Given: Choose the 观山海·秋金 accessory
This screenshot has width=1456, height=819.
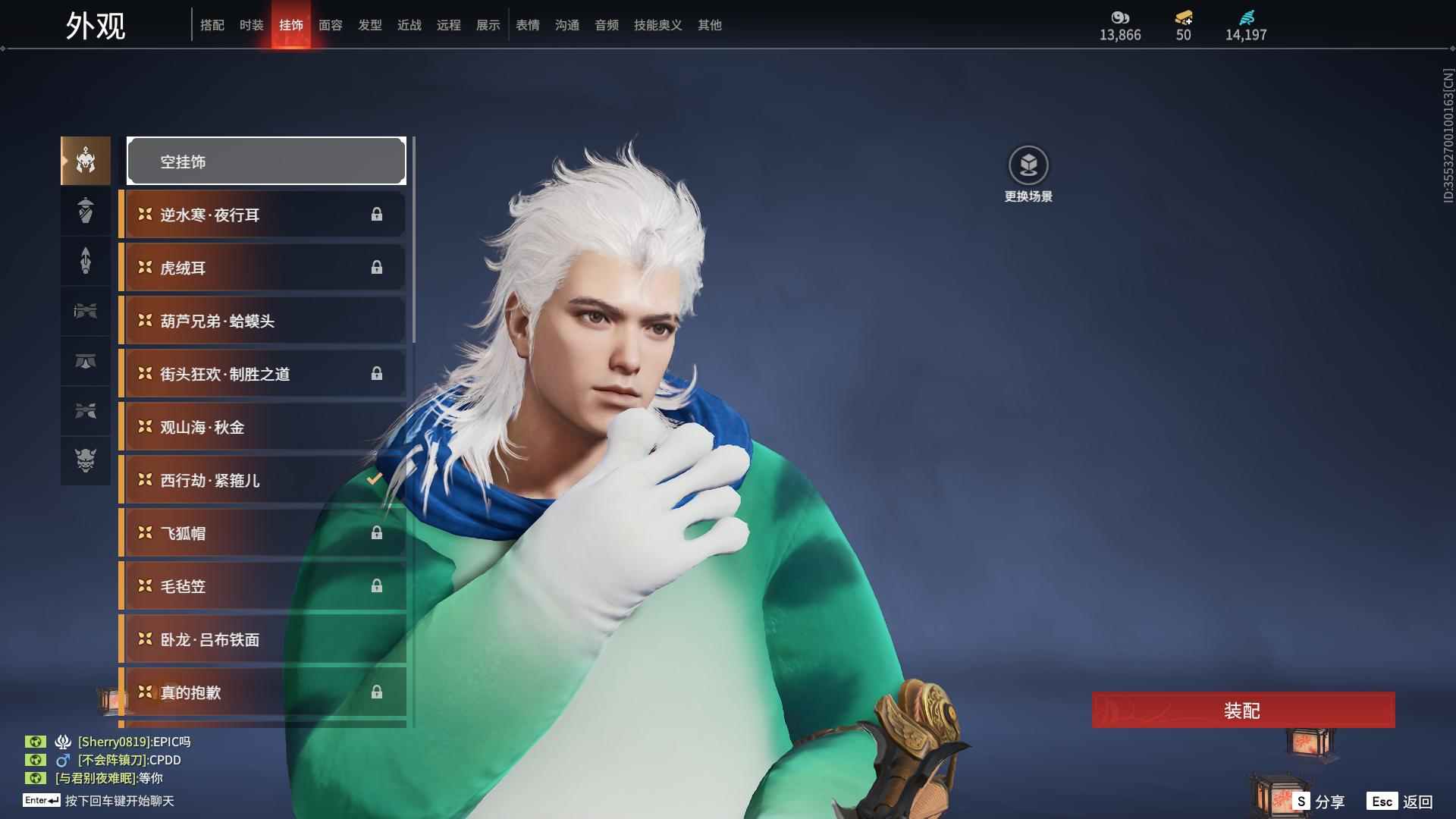Looking at the screenshot, I should click(262, 427).
